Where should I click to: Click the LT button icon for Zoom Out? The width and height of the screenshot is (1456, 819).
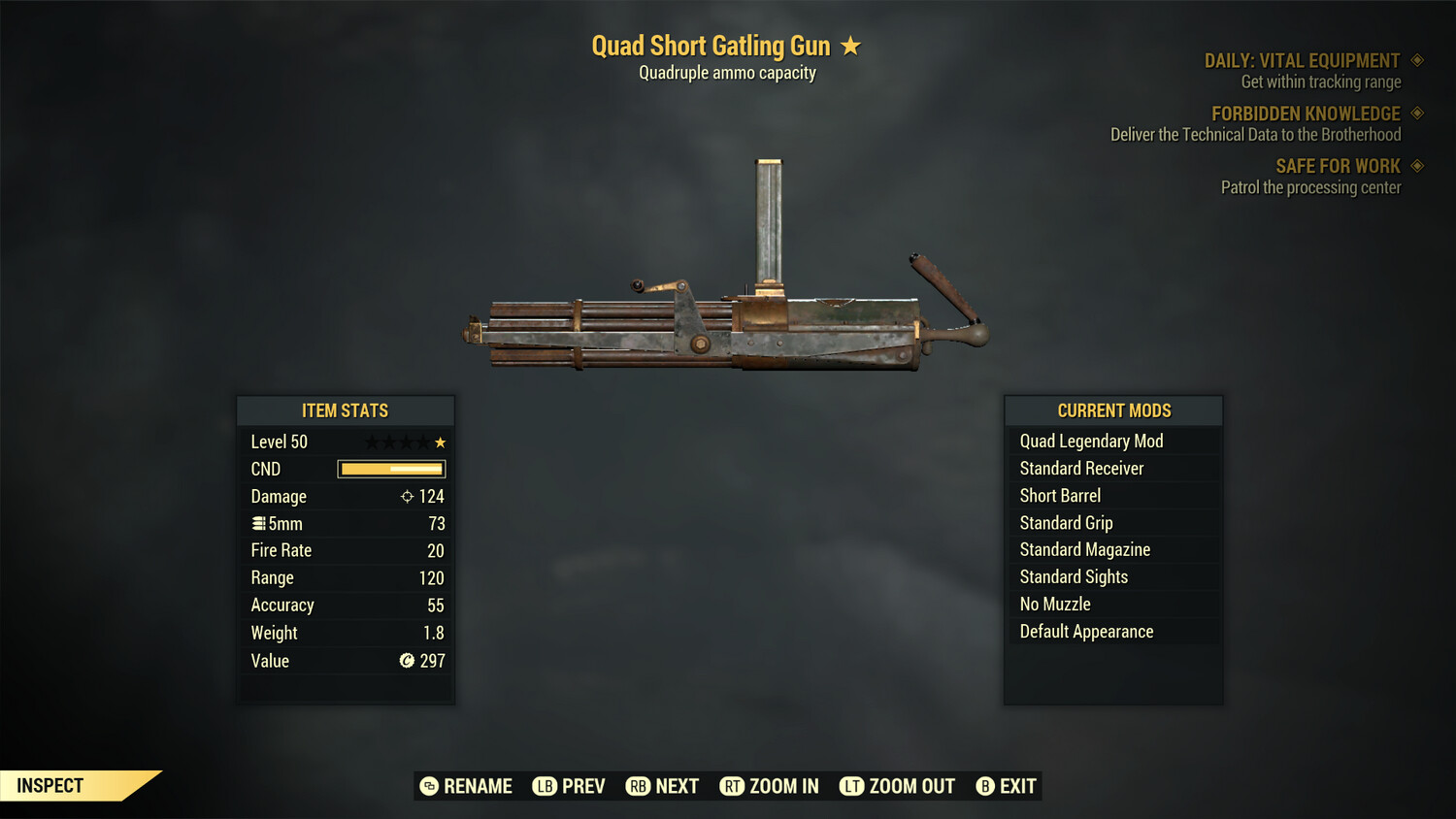pos(851,786)
